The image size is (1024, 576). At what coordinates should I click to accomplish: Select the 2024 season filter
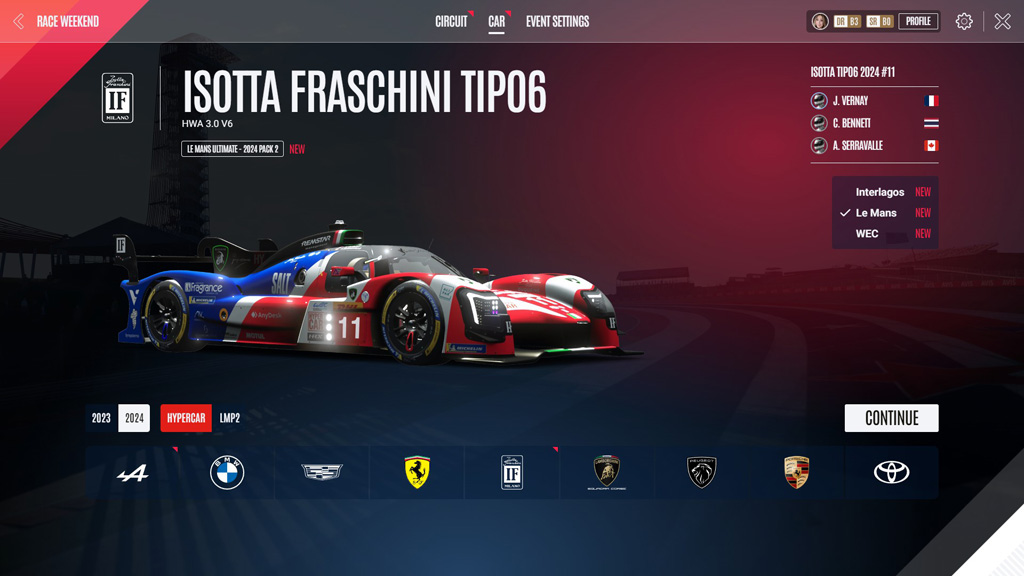pos(134,418)
